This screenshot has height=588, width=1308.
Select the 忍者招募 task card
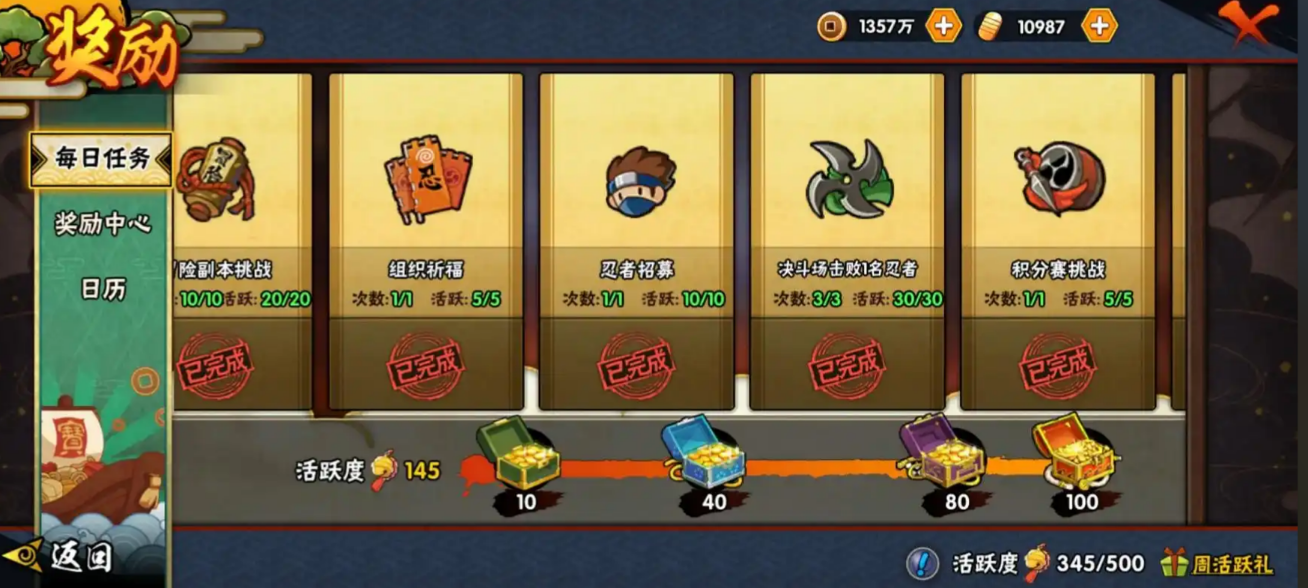(x=637, y=240)
